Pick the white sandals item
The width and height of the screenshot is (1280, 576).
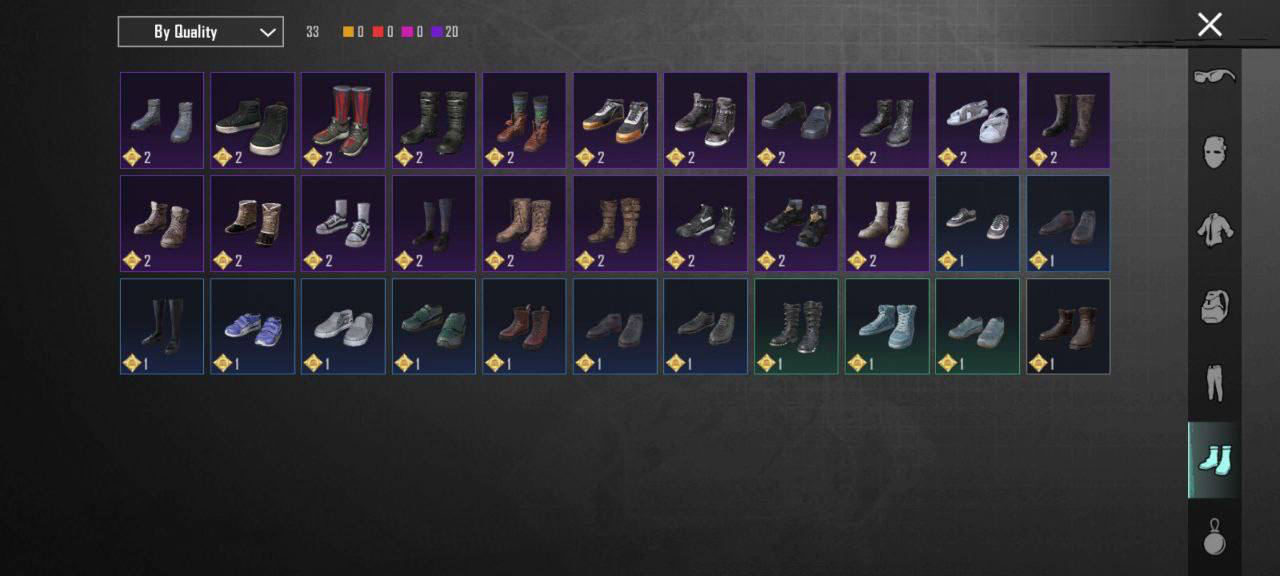point(977,120)
